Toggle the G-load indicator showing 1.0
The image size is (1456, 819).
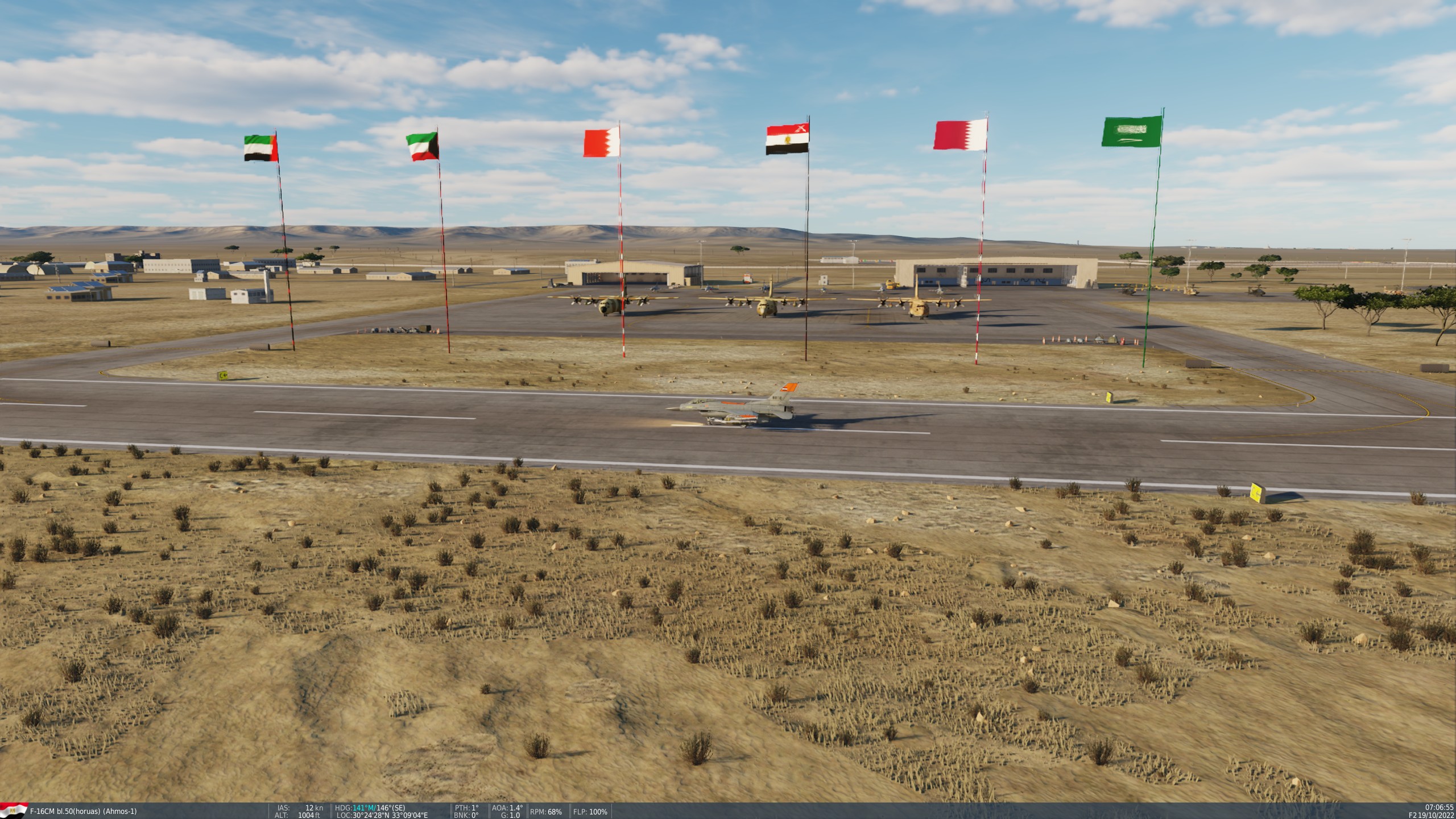pos(511,814)
